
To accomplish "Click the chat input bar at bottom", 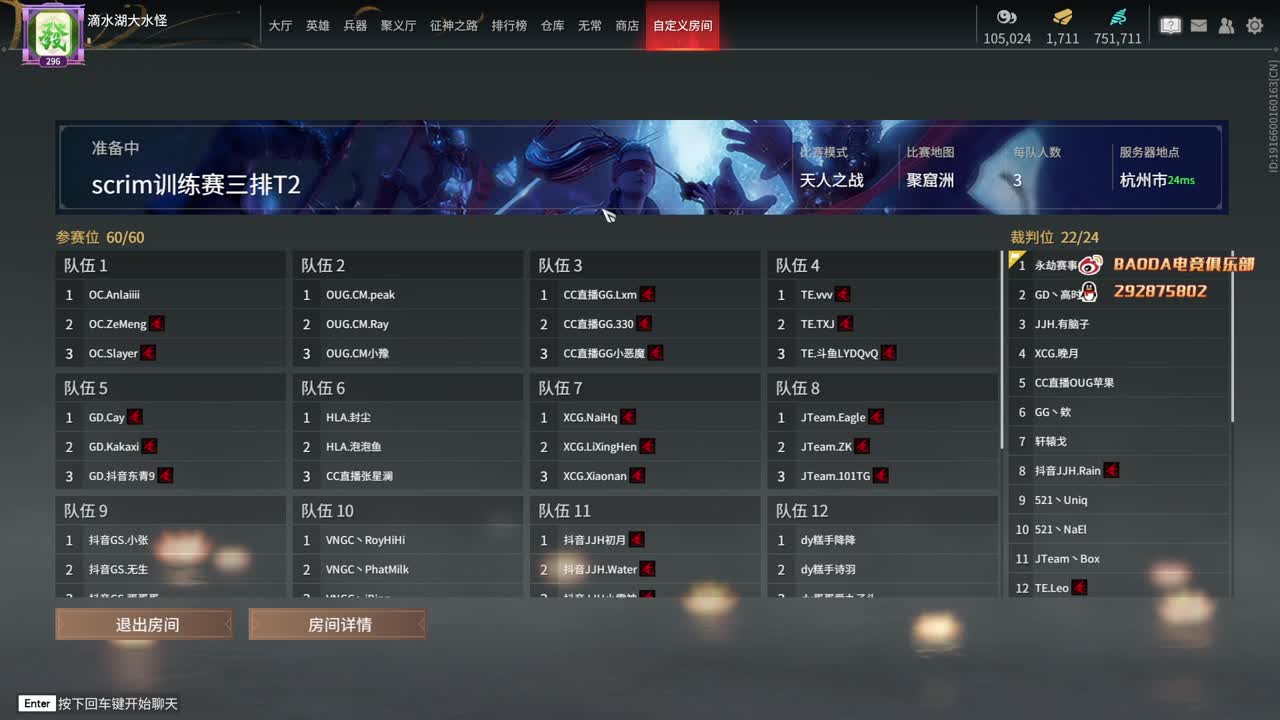I will click(x=100, y=703).
